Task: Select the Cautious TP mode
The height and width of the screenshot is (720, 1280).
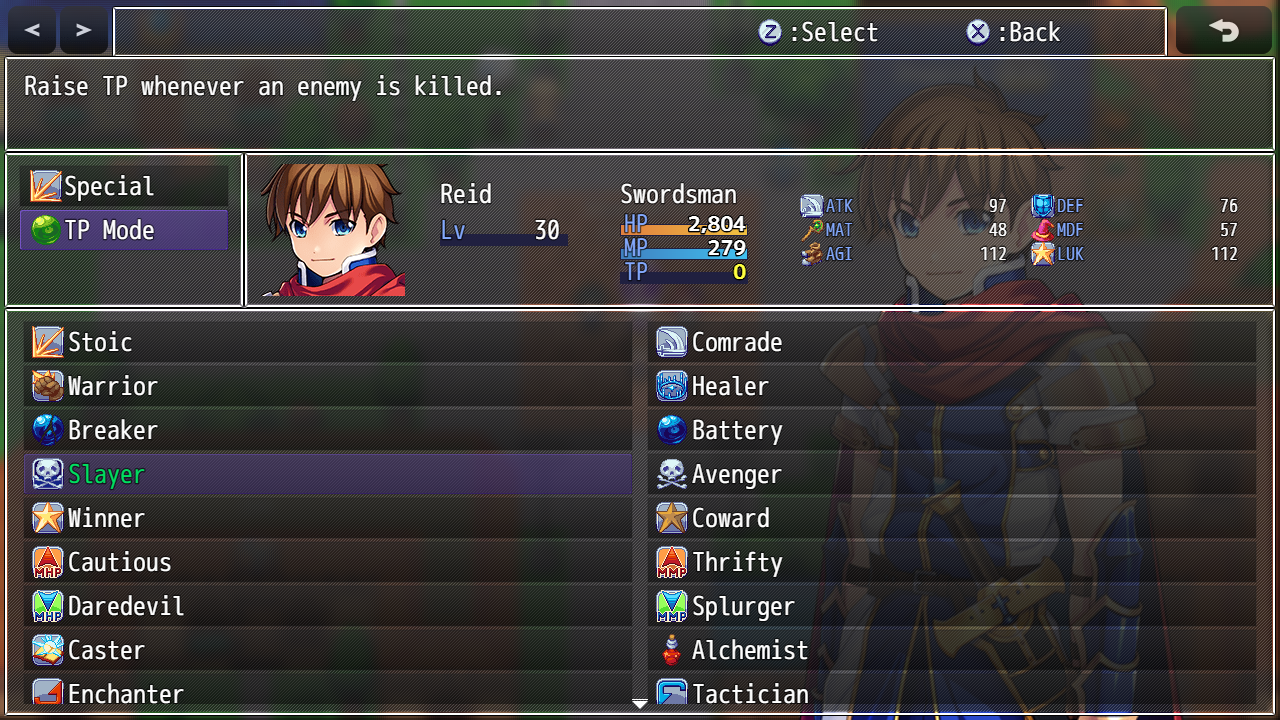Action: pos(328,563)
